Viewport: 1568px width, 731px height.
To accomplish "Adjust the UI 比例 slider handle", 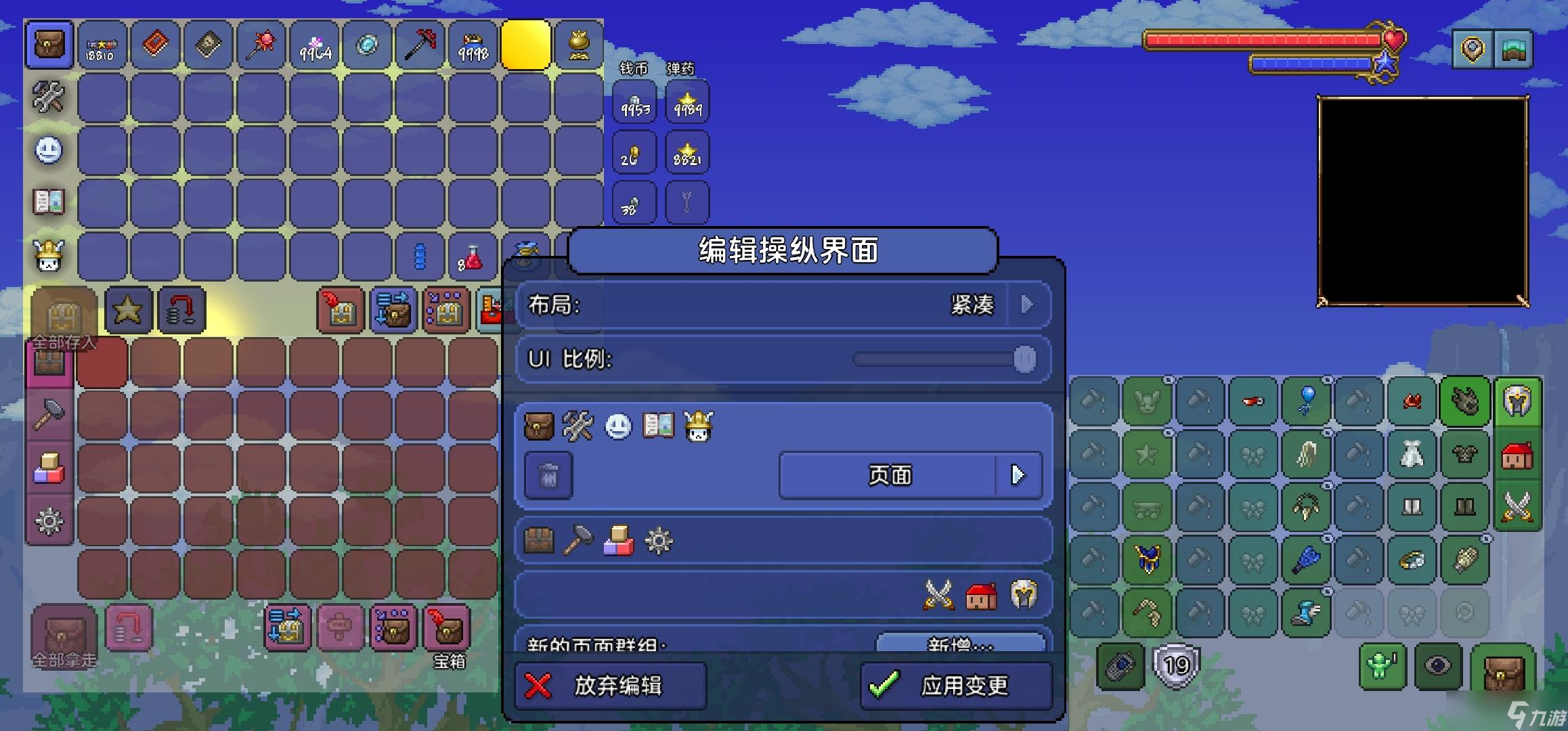I will (x=1024, y=359).
